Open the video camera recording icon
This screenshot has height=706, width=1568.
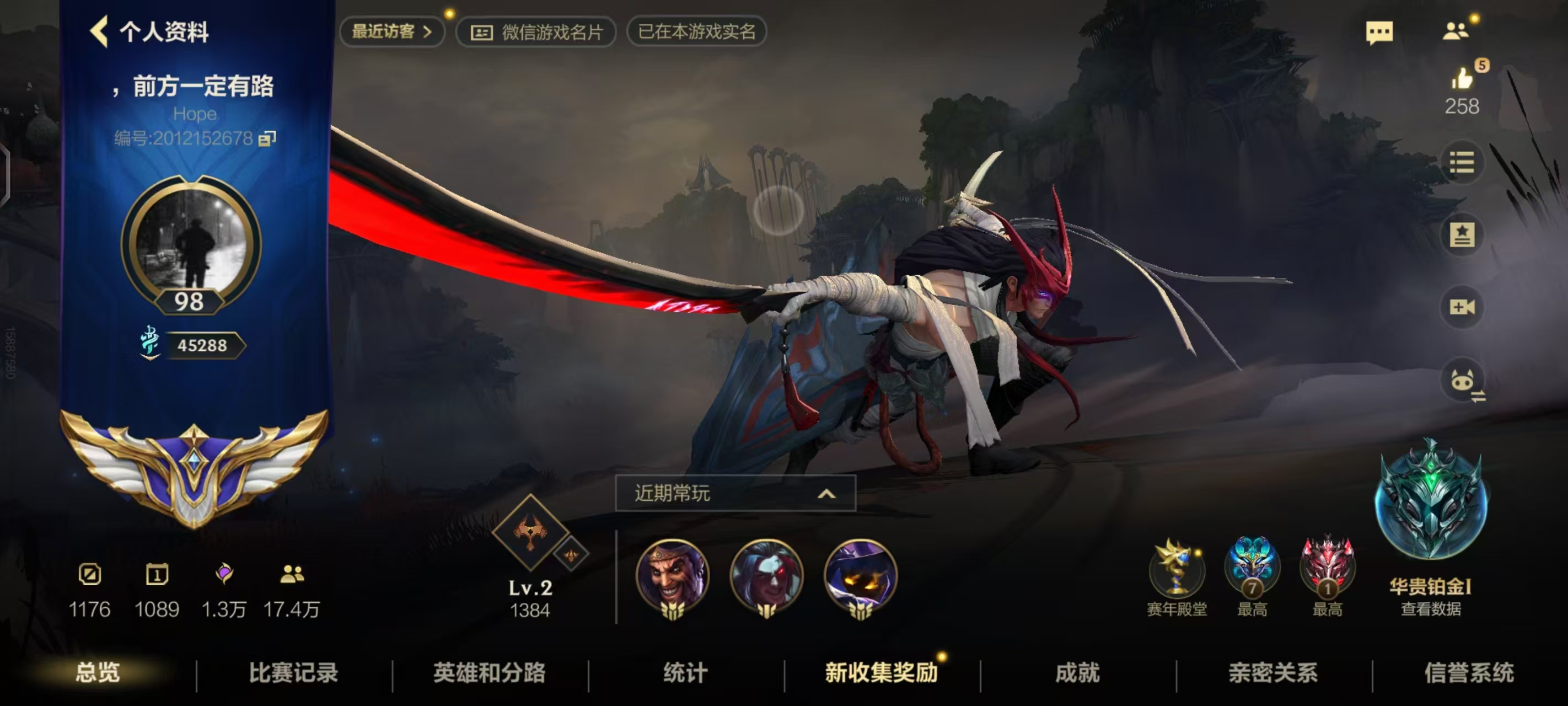1462,307
